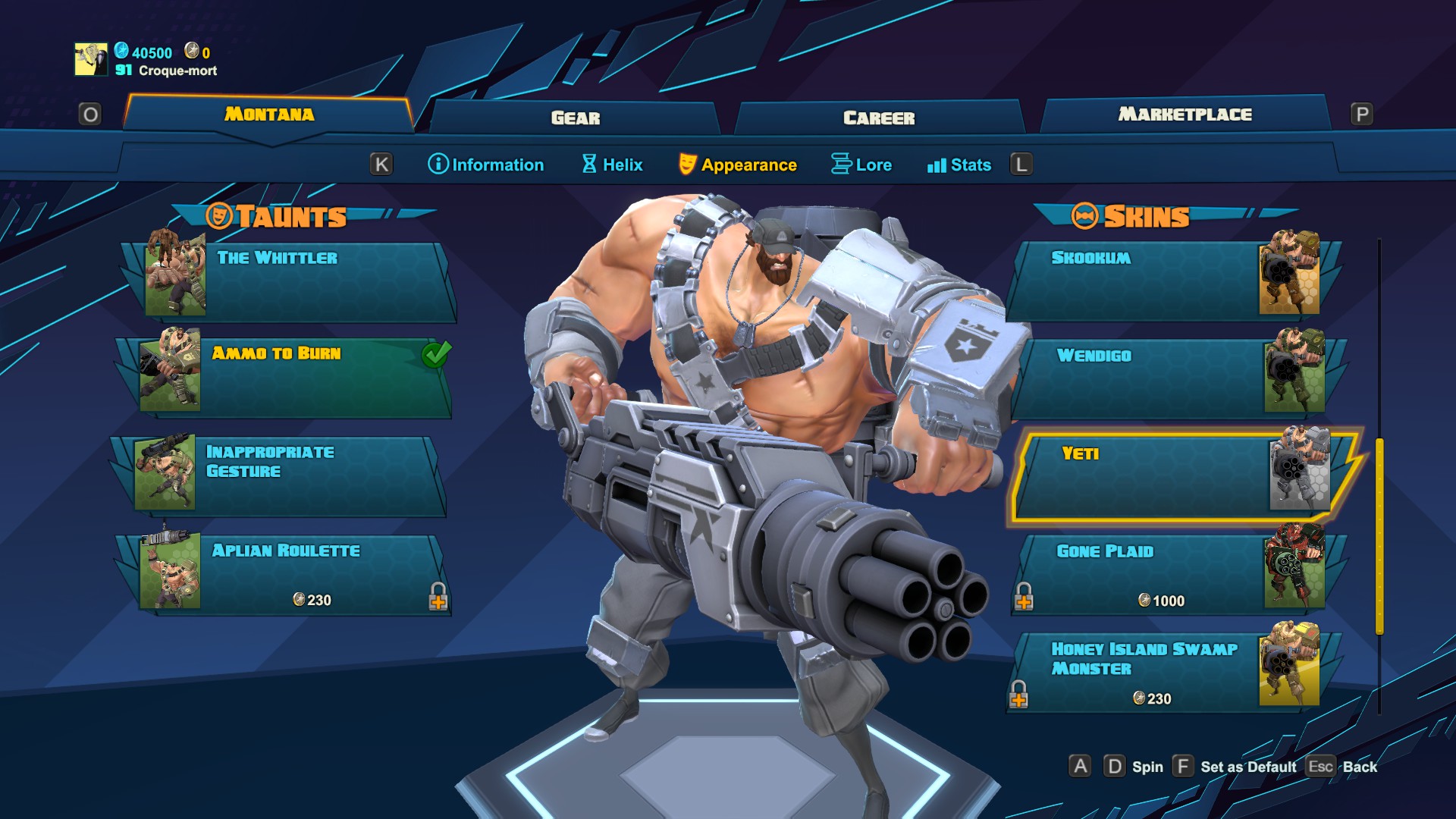Choose the Skookum skin
This screenshot has height=819, width=1456.
[x=1168, y=281]
